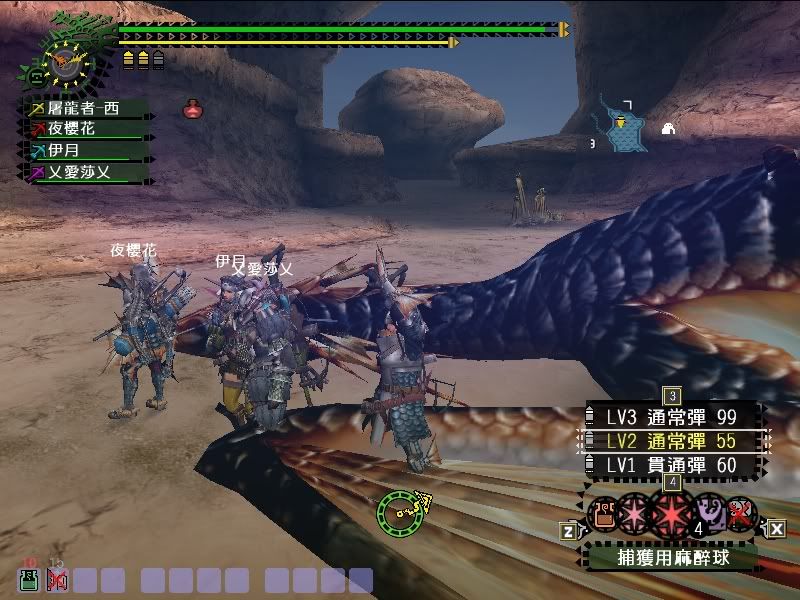Viewport: 800px width, 600px height.
Task: Click the red potion status icon
Action: 192,109
